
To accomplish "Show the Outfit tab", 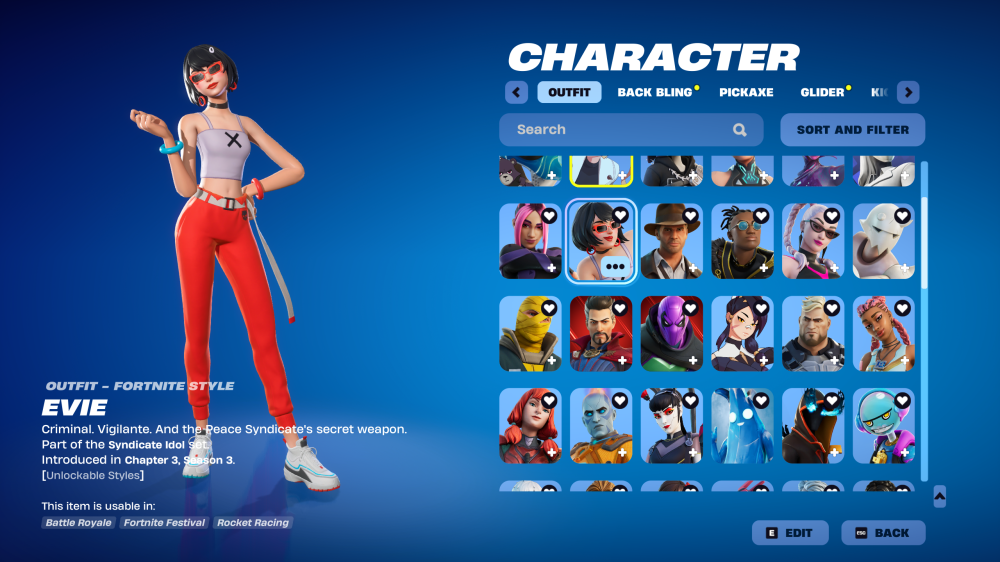I will coord(569,92).
